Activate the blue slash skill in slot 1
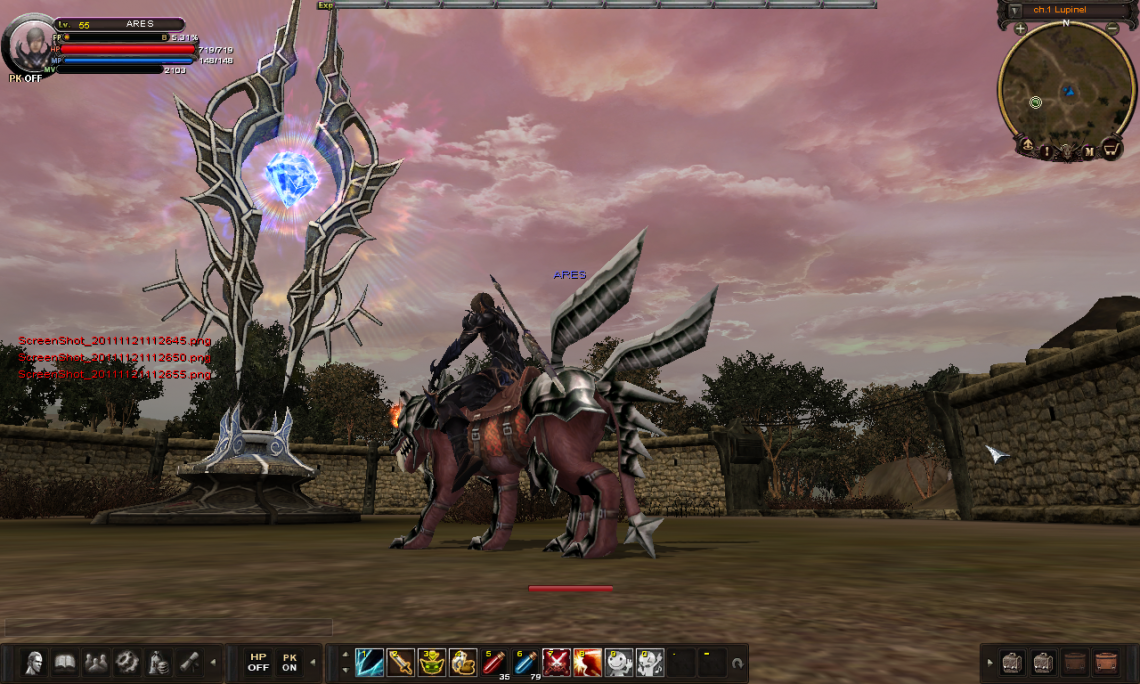Viewport: 1140px width, 684px height. 369,662
